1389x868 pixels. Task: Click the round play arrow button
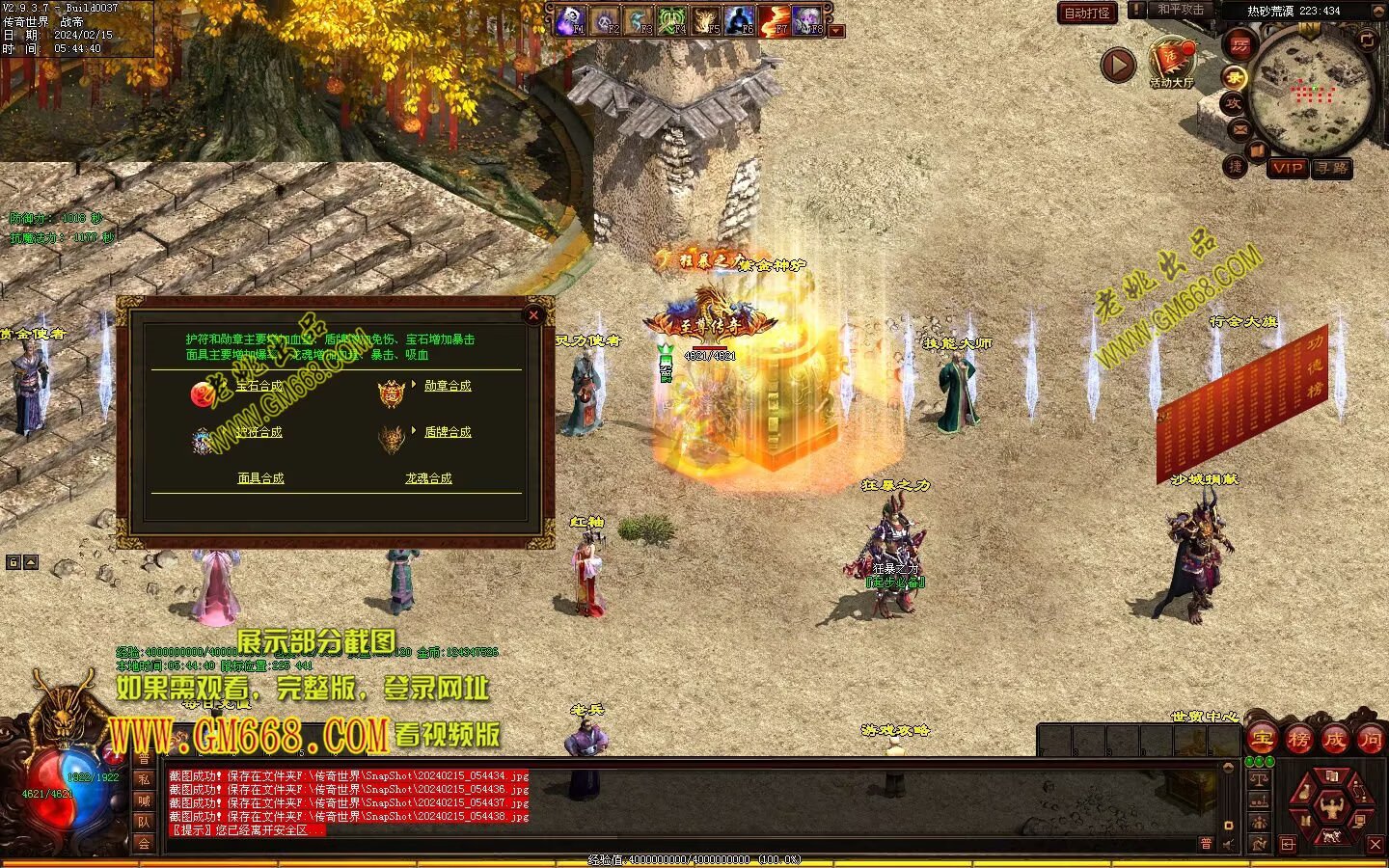click(1118, 66)
